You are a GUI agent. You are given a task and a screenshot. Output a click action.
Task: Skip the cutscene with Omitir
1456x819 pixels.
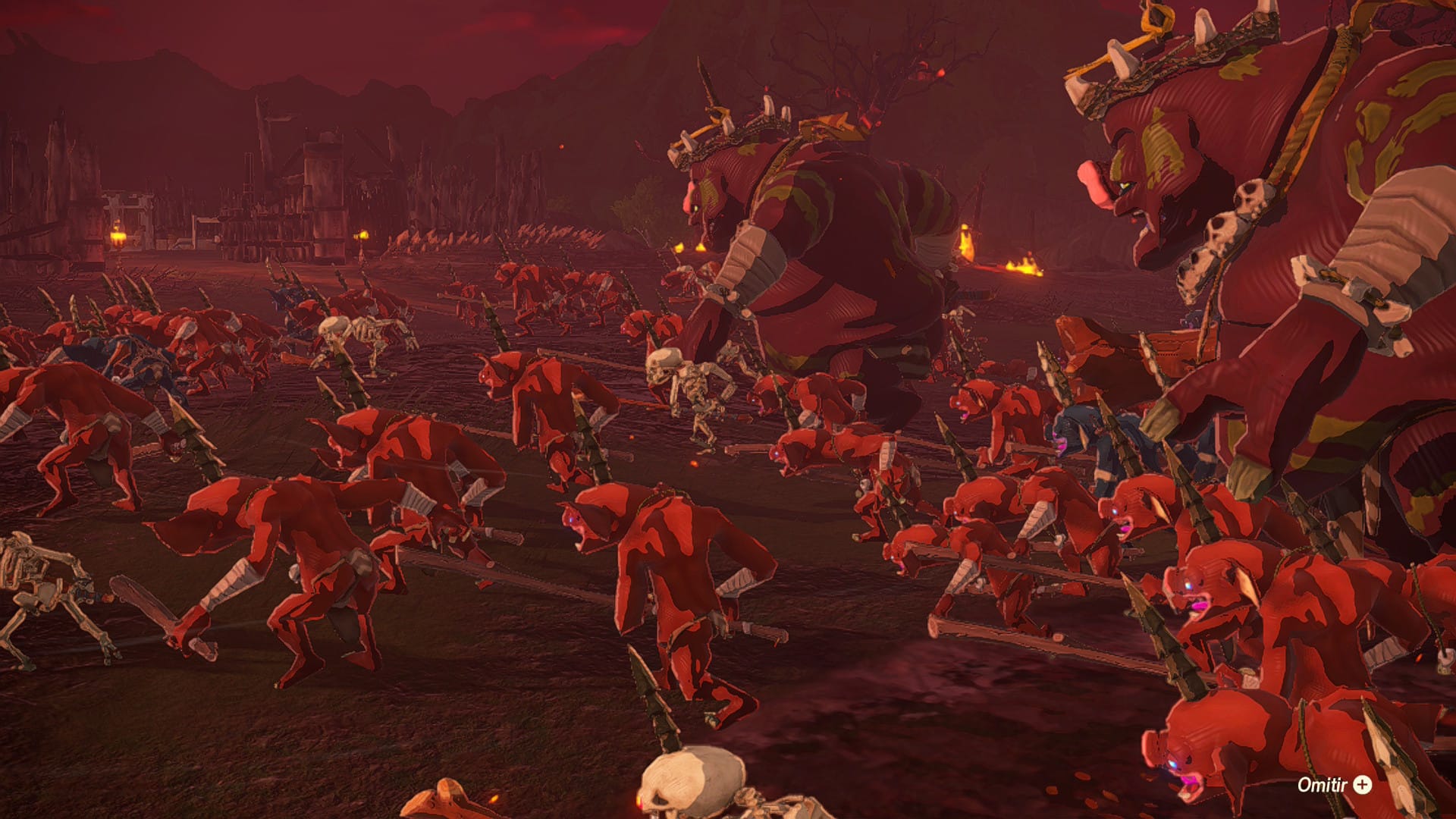[x=1334, y=785]
